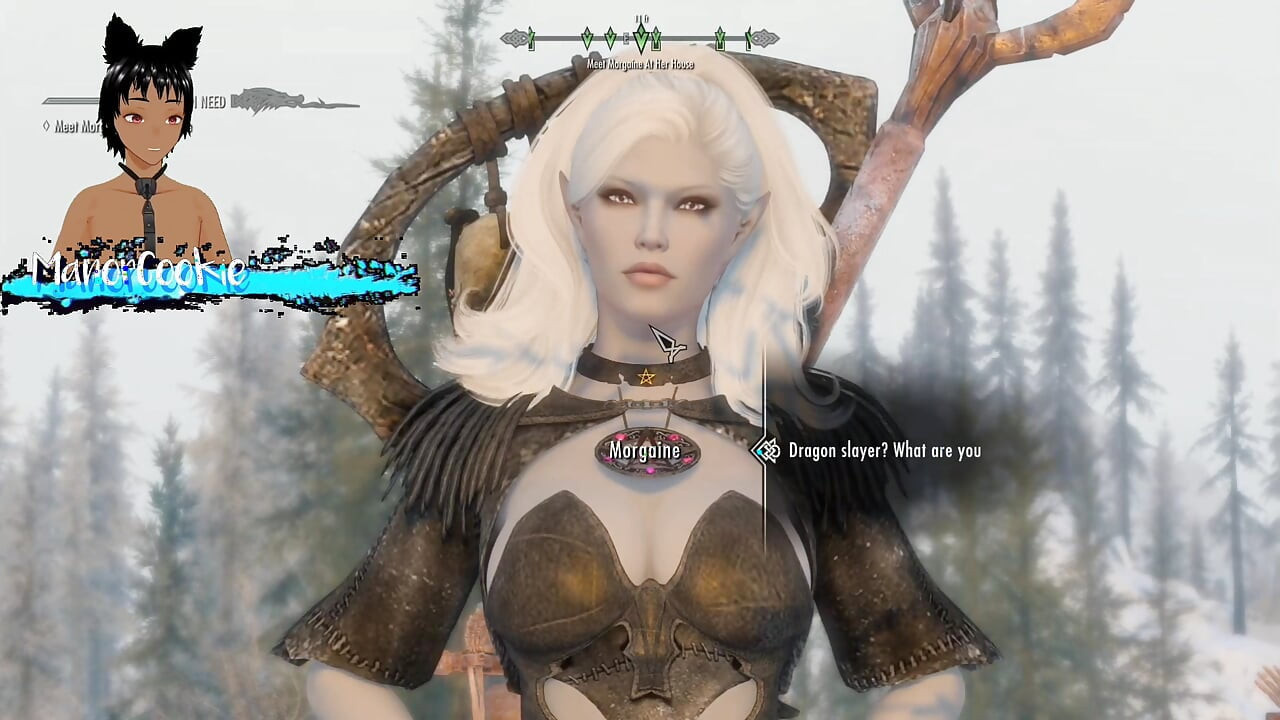Image resolution: width=1280 pixels, height=720 pixels.
Task: Click the 'Meet Mor' quest entry top left
Action: pos(75,127)
